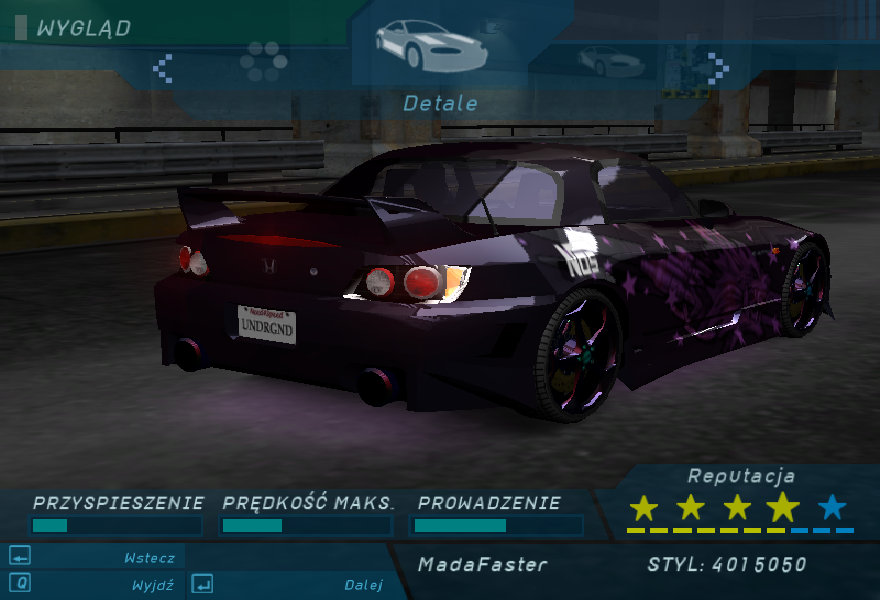
Task: Click the right arrow to next category
Action: coord(718,68)
